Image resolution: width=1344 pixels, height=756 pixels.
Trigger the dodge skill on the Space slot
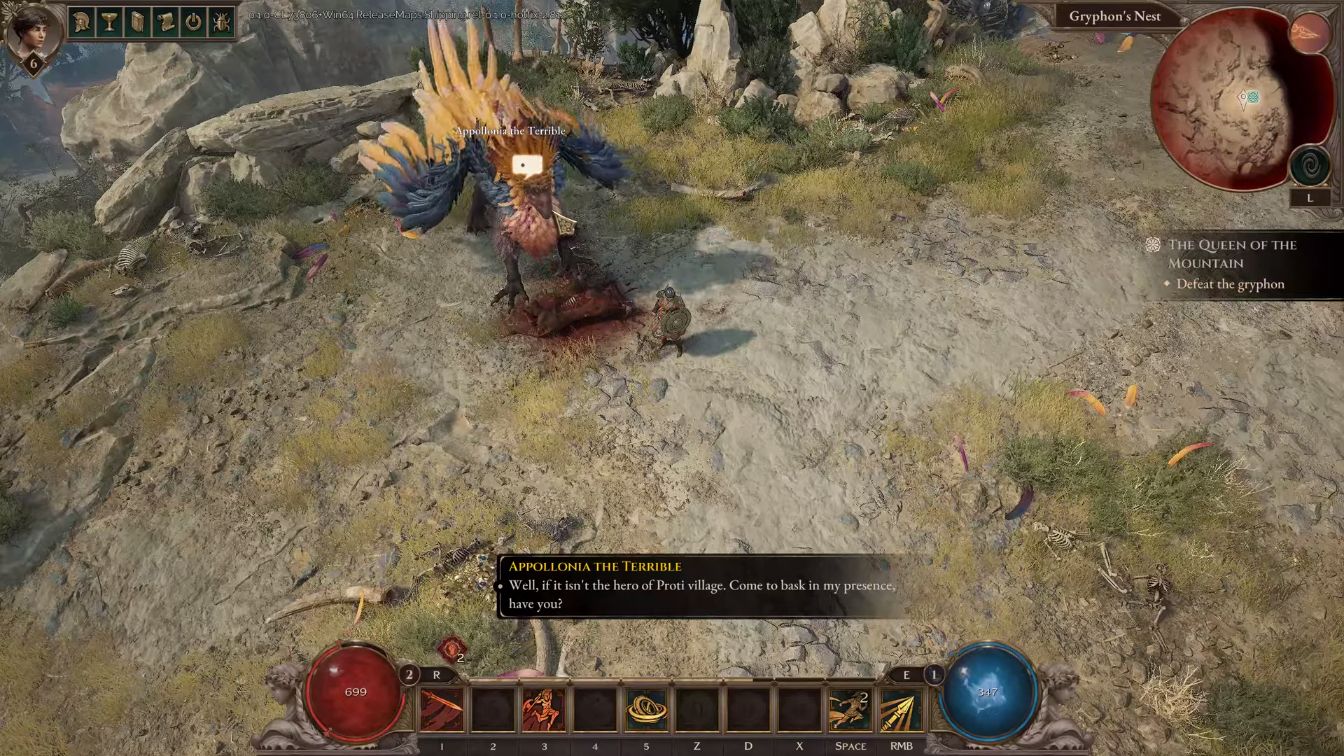(x=850, y=710)
